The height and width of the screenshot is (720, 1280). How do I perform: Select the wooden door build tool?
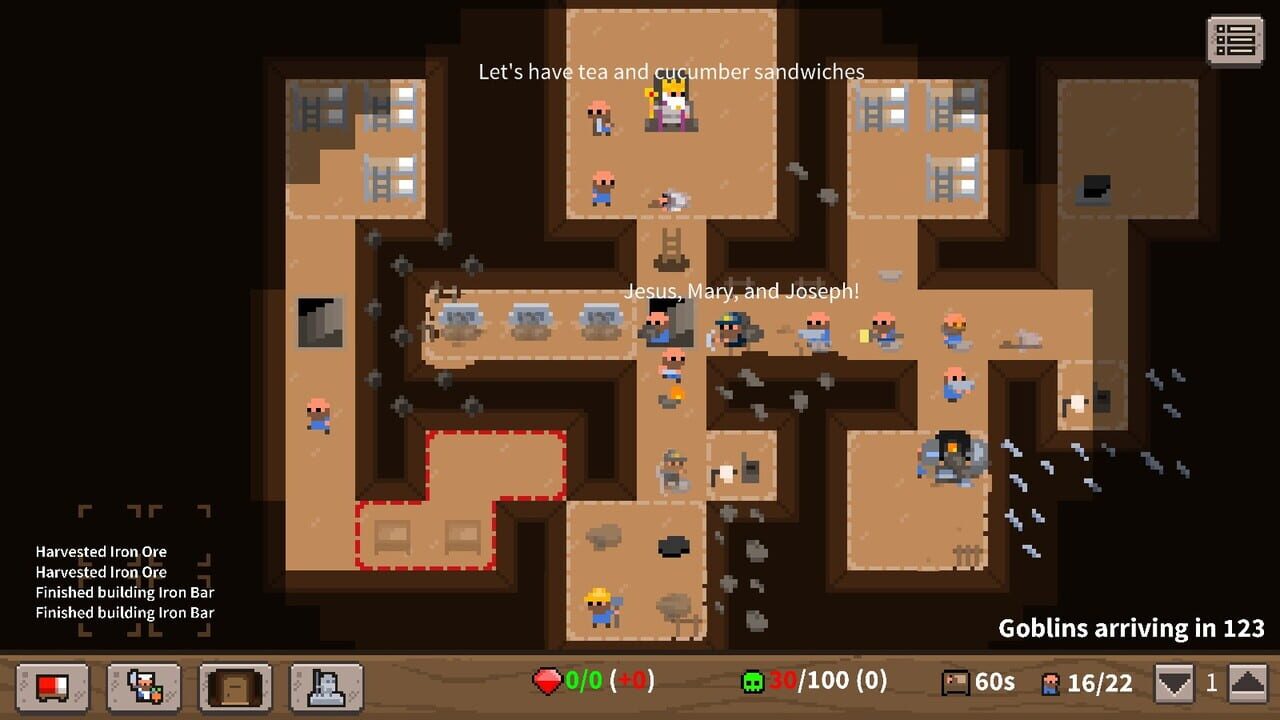click(x=234, y=689)
